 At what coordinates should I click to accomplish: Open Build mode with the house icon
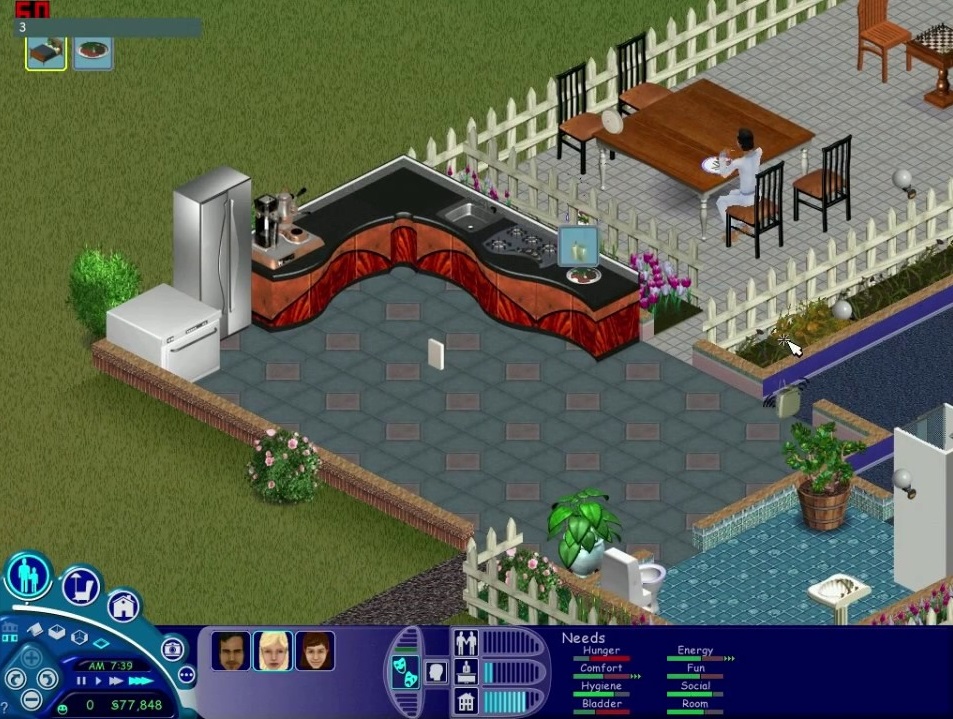click(123, 605)
